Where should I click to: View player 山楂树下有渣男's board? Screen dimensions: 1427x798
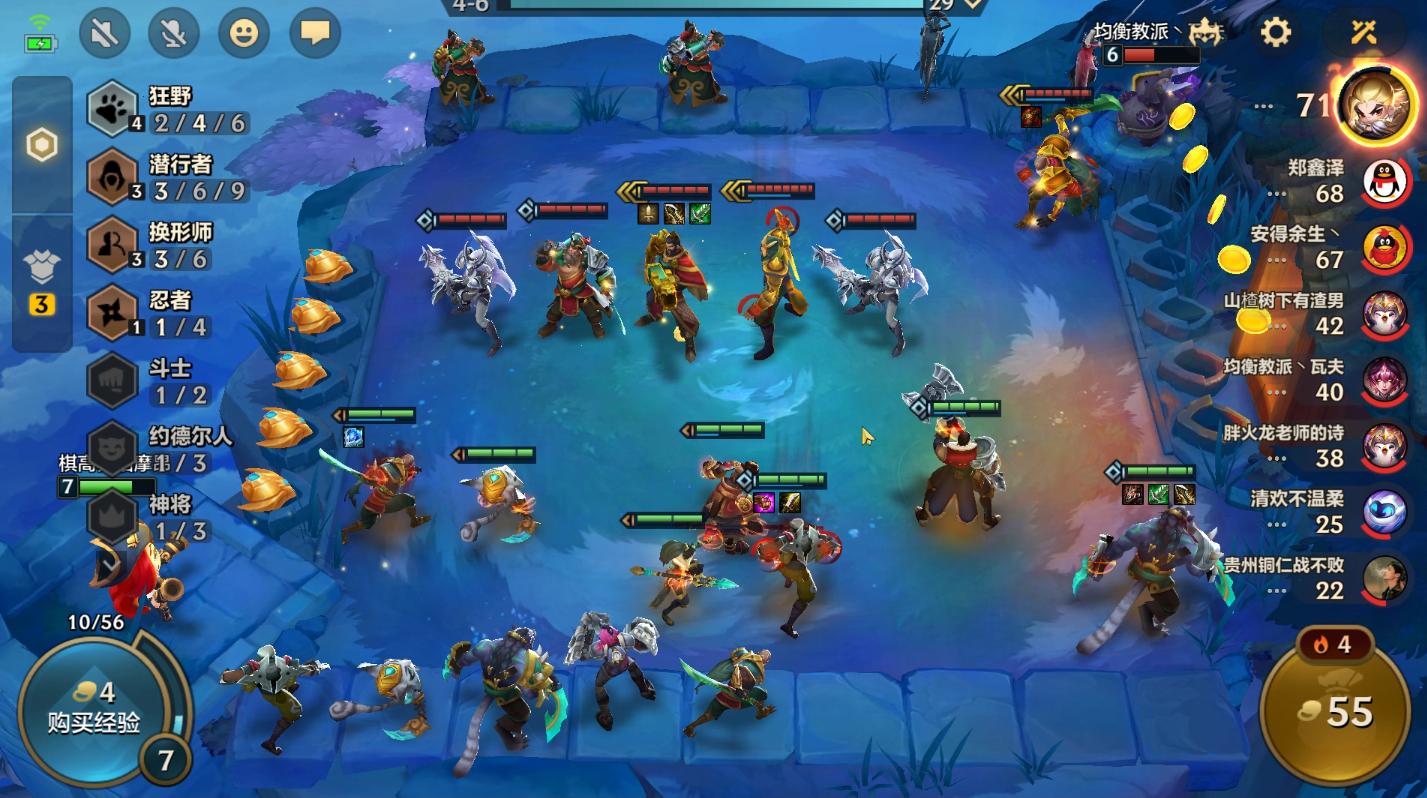coord(1385,314)
